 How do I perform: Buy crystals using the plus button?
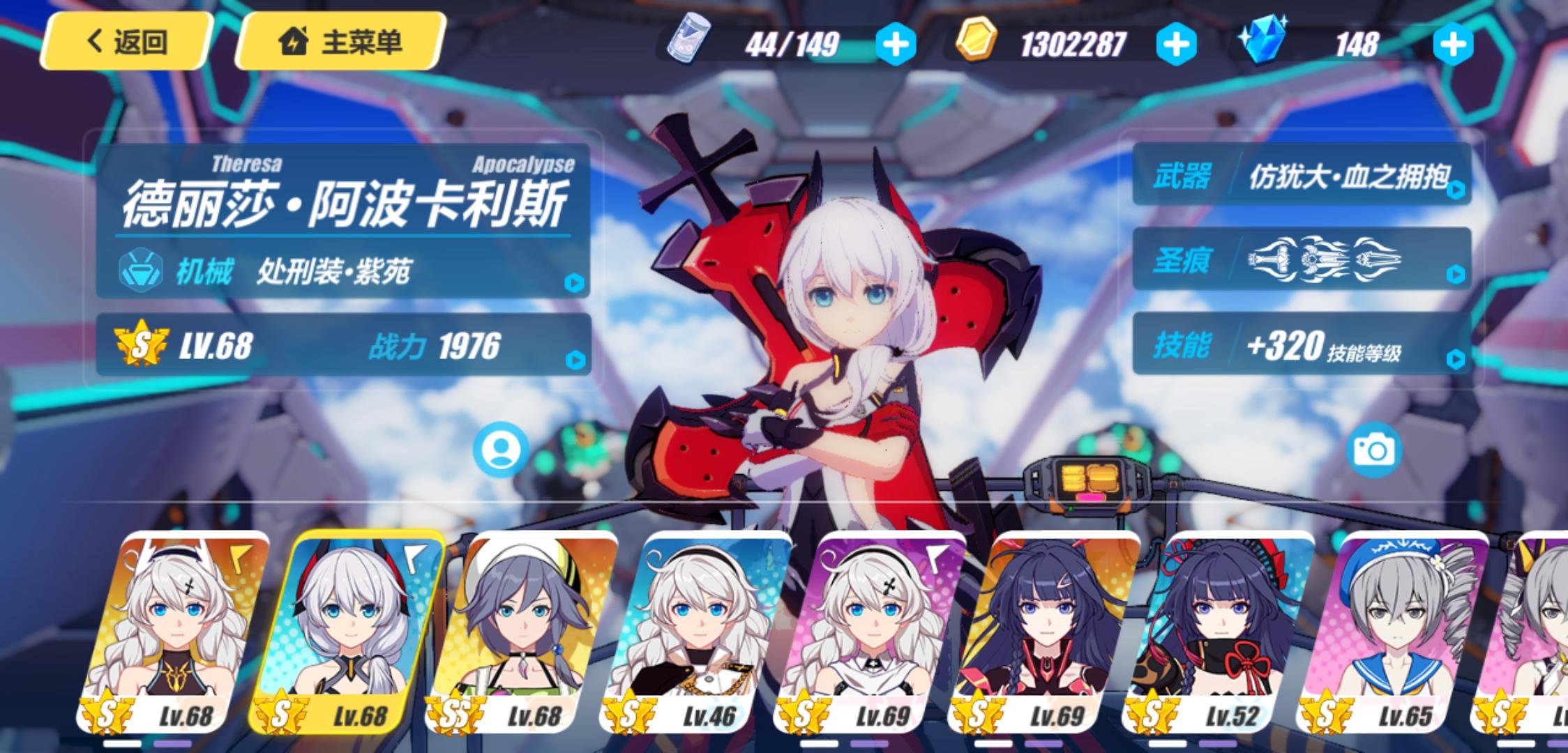(x=1453, y=45)
